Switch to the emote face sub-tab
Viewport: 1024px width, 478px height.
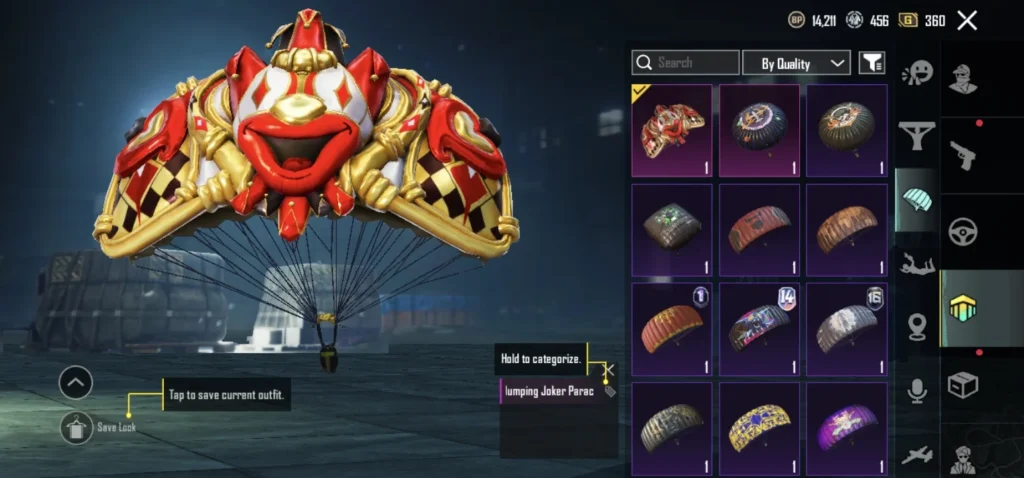916,74
